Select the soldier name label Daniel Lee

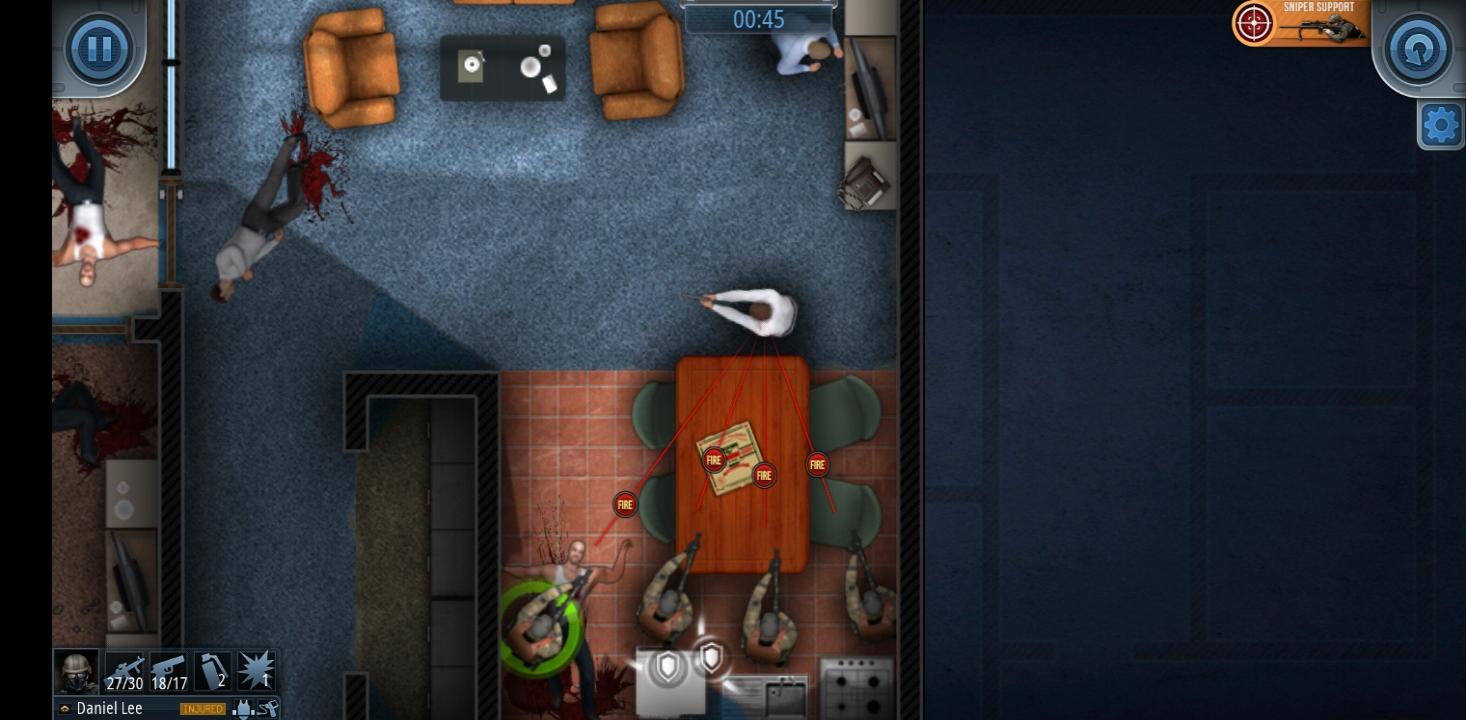[x=110, y=708]
